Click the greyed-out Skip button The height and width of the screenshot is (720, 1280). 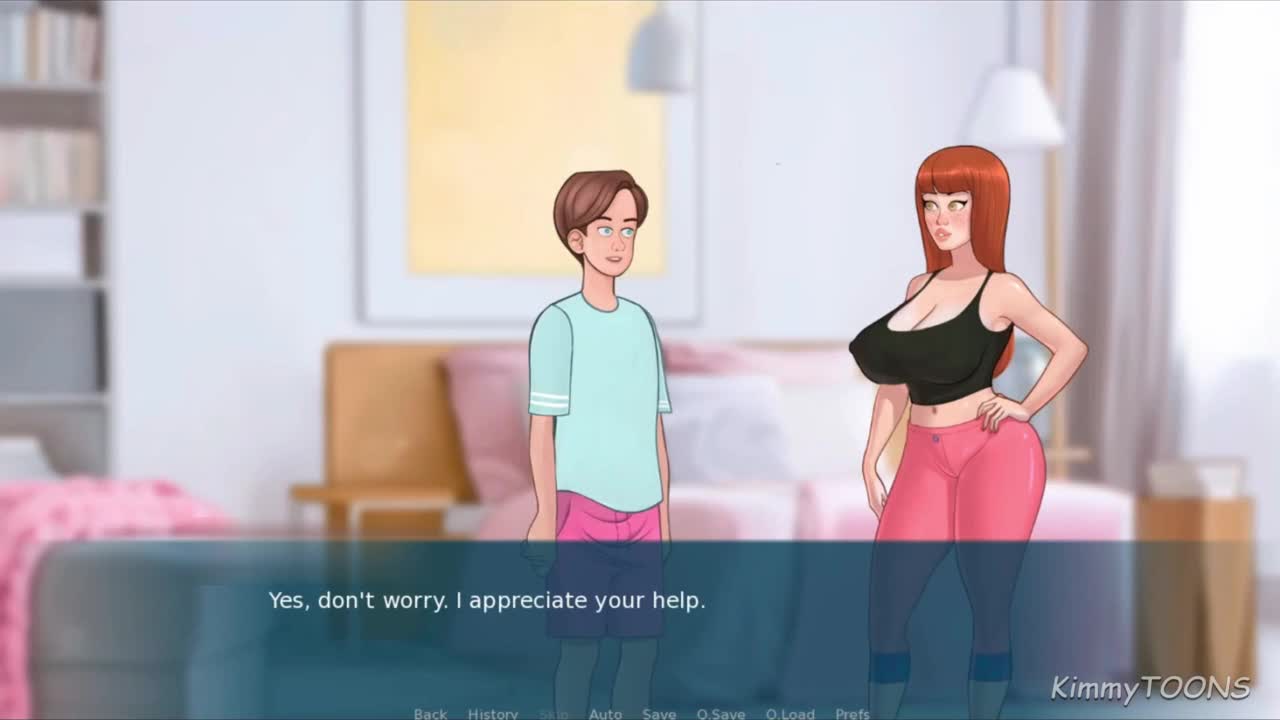pyautogui.click(x=553, y=713)
